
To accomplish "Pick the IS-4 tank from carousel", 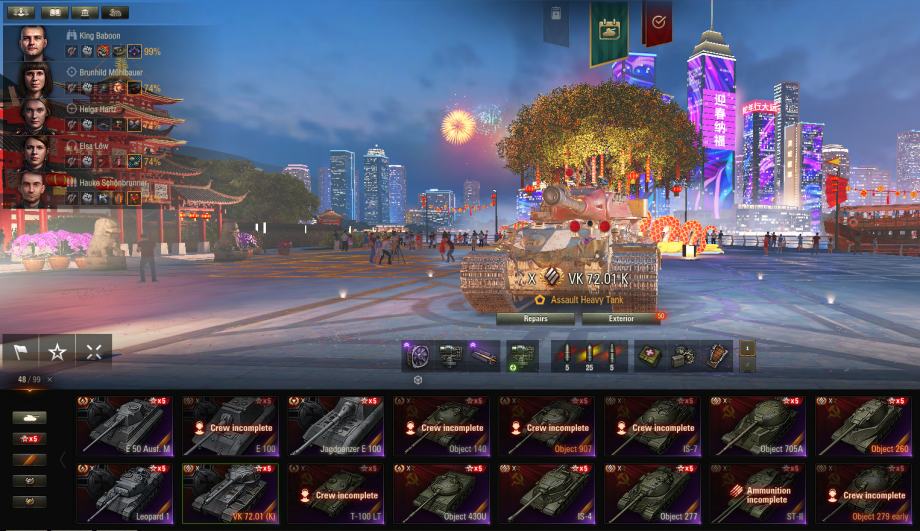I will click(x=546, y=493).
